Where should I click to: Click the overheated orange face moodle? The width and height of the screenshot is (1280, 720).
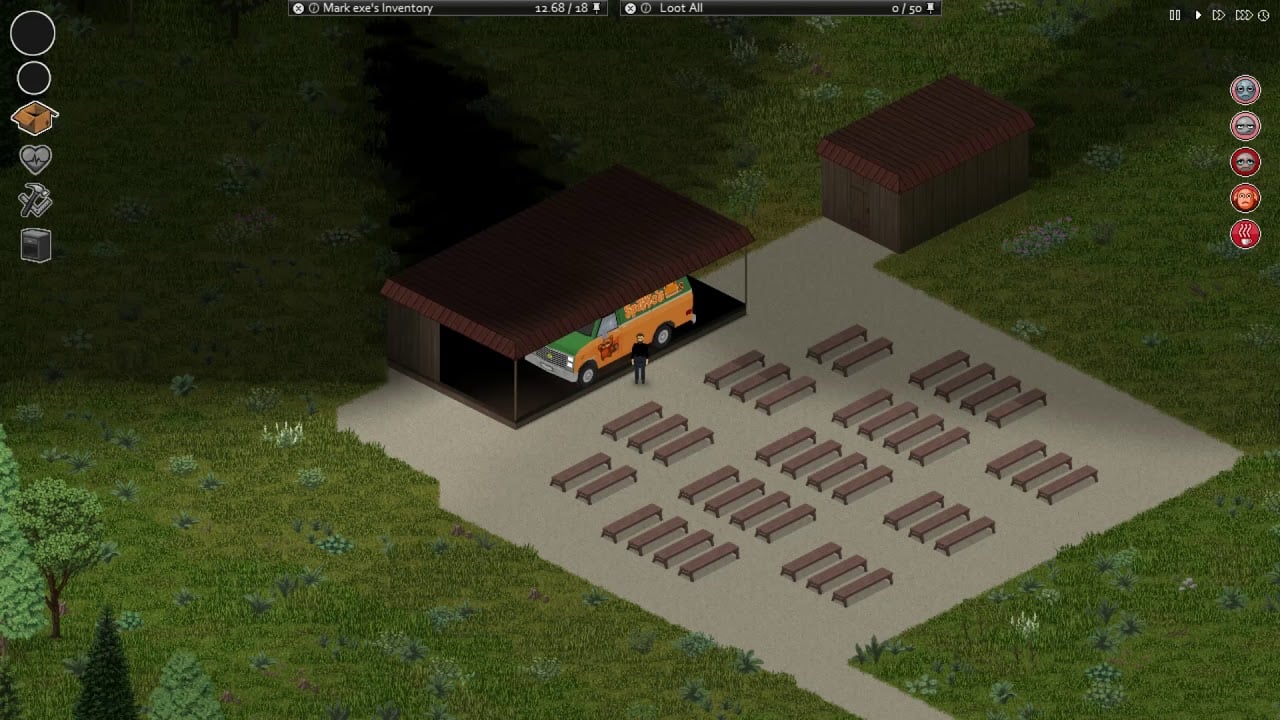click(x=1245, y=198)
